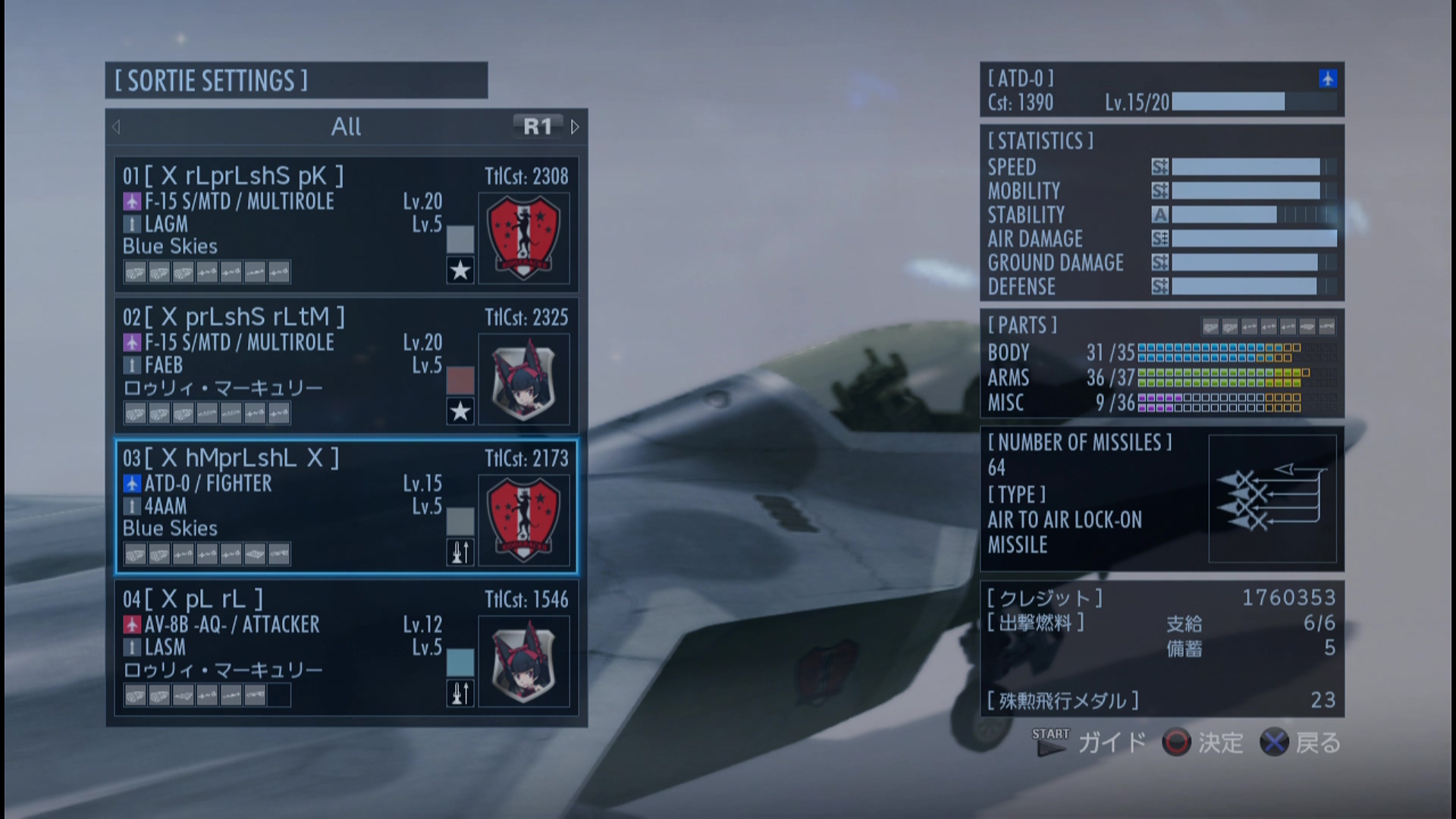Select the light blue color swatch on set 04
The image size is (1456, 819).
click(460, 662)
